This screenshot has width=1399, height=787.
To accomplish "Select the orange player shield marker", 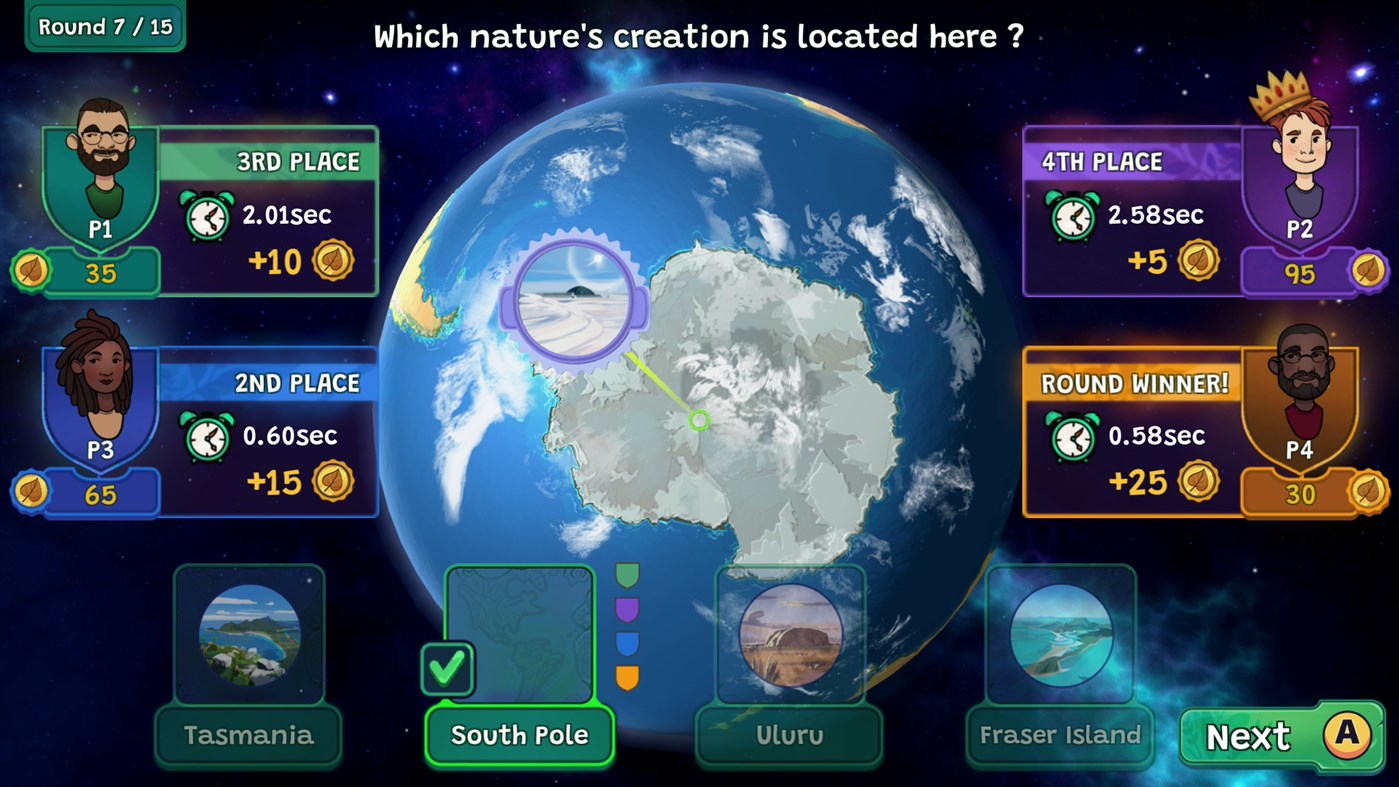I will click(x=628, y=677).
